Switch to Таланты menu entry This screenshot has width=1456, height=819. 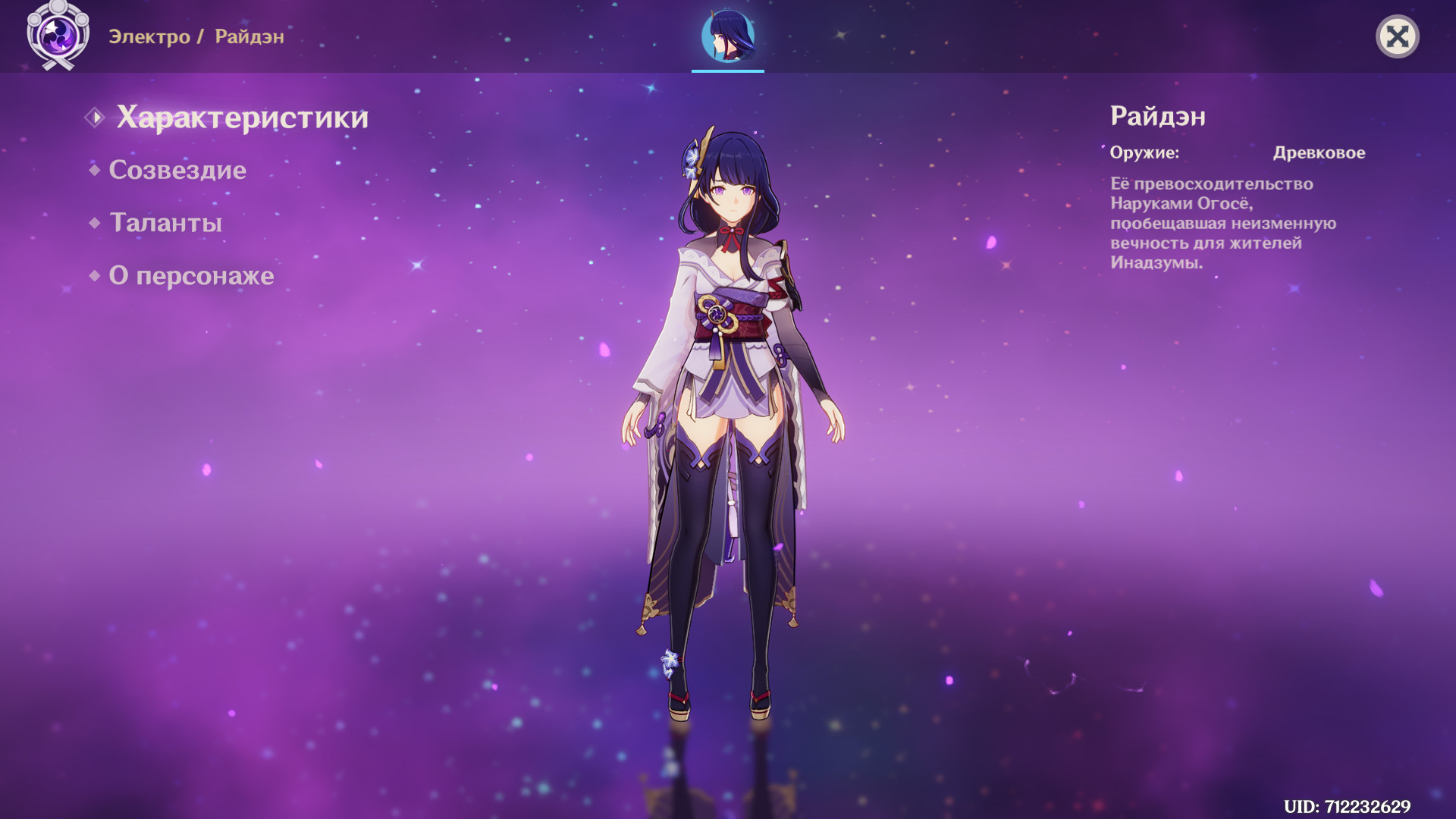[x=165, y=223]
